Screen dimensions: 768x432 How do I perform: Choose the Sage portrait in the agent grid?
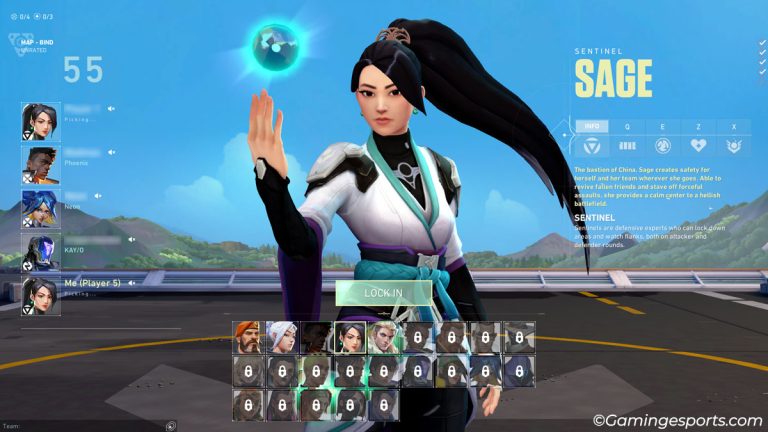click(x=349, y=337)
